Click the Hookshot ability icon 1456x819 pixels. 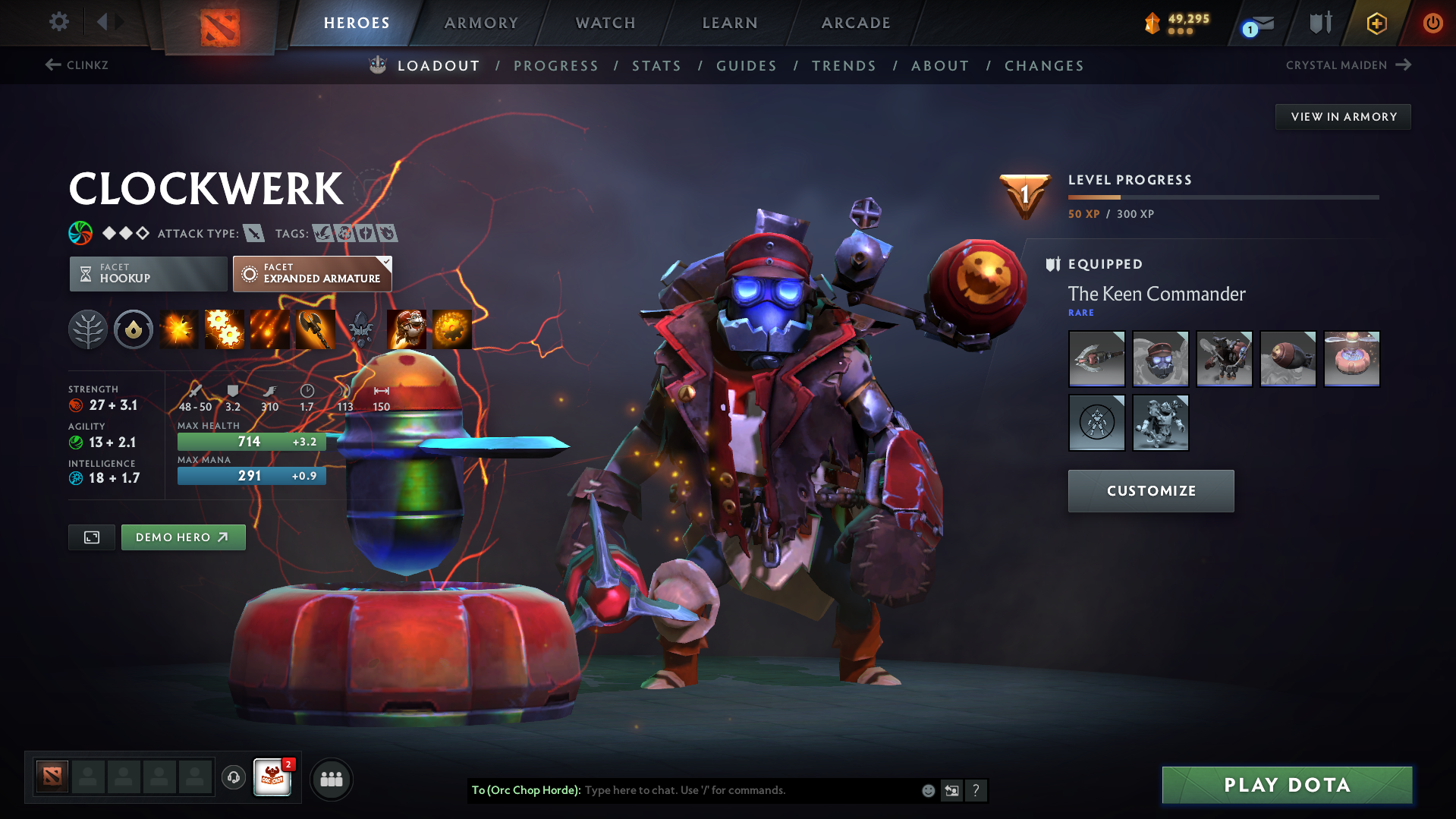click(316, 329)
